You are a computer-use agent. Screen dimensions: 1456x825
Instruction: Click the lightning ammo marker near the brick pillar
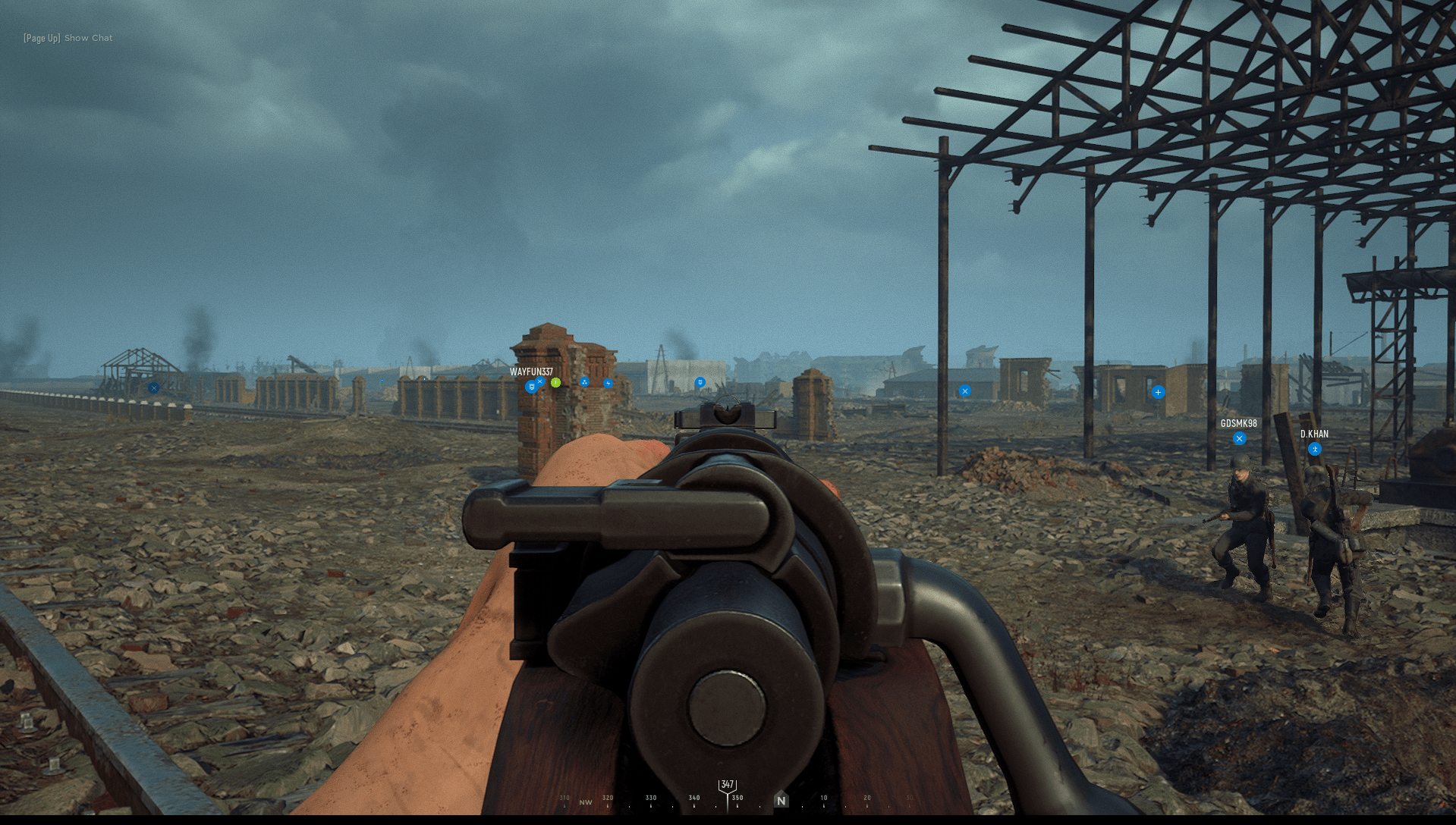pos(608,384)
